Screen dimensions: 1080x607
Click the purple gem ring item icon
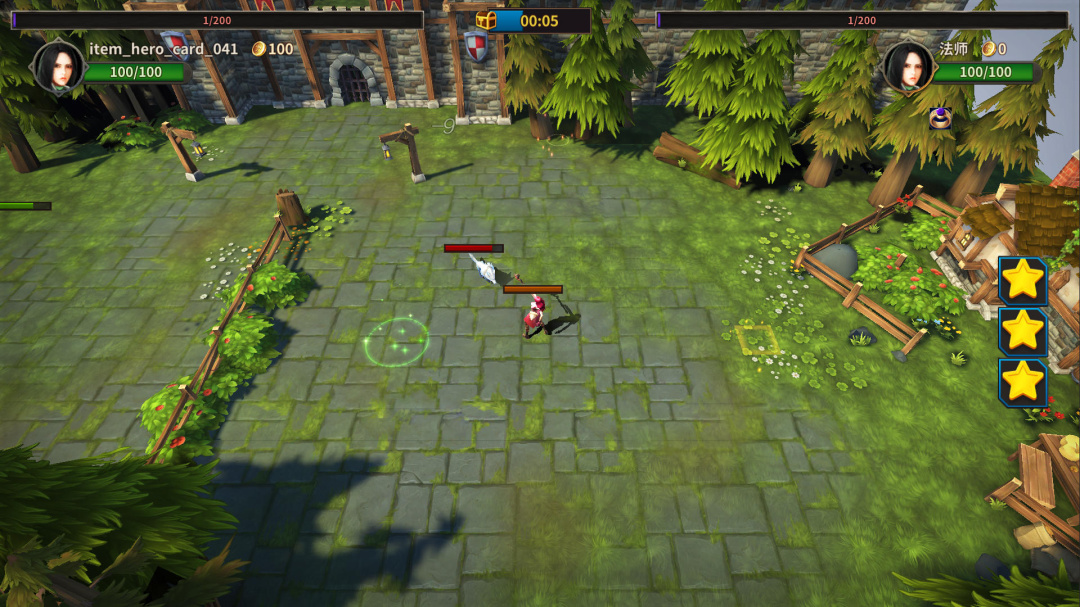click(x=939, y=118)
